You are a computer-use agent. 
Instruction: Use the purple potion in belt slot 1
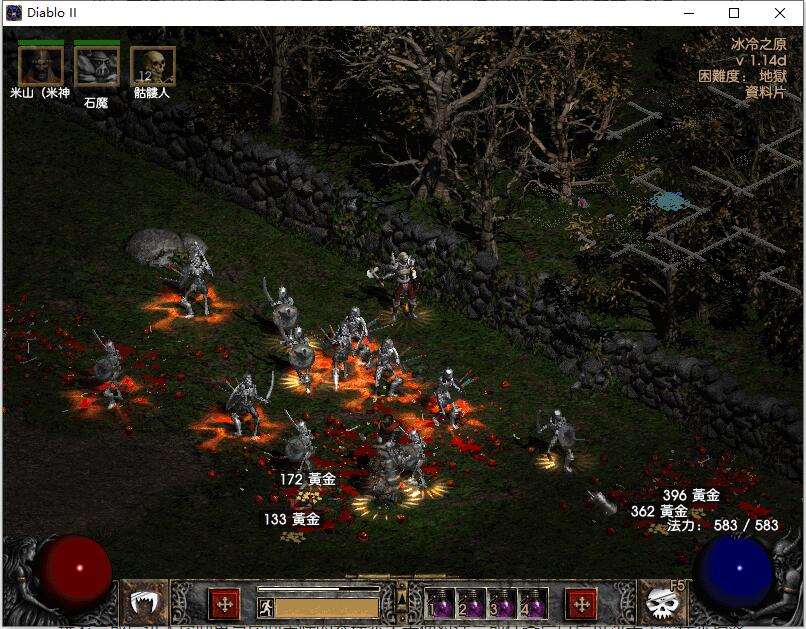coord(440,604)
